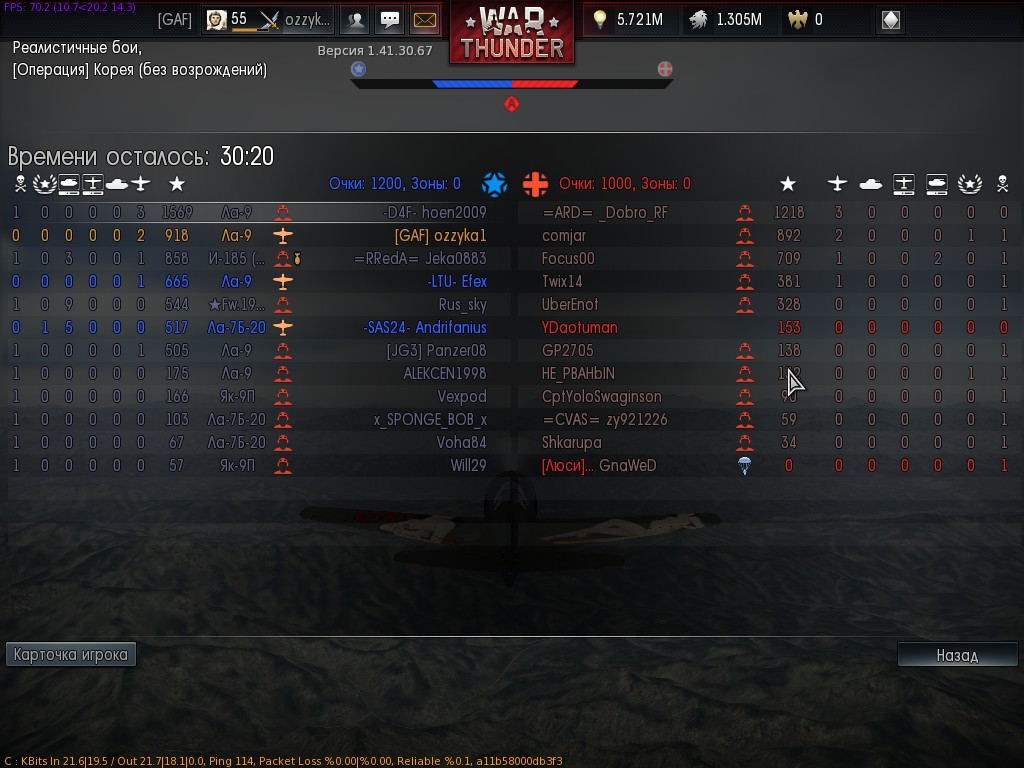Select enemy player CptYoloSwaginson row

[601, 397]
